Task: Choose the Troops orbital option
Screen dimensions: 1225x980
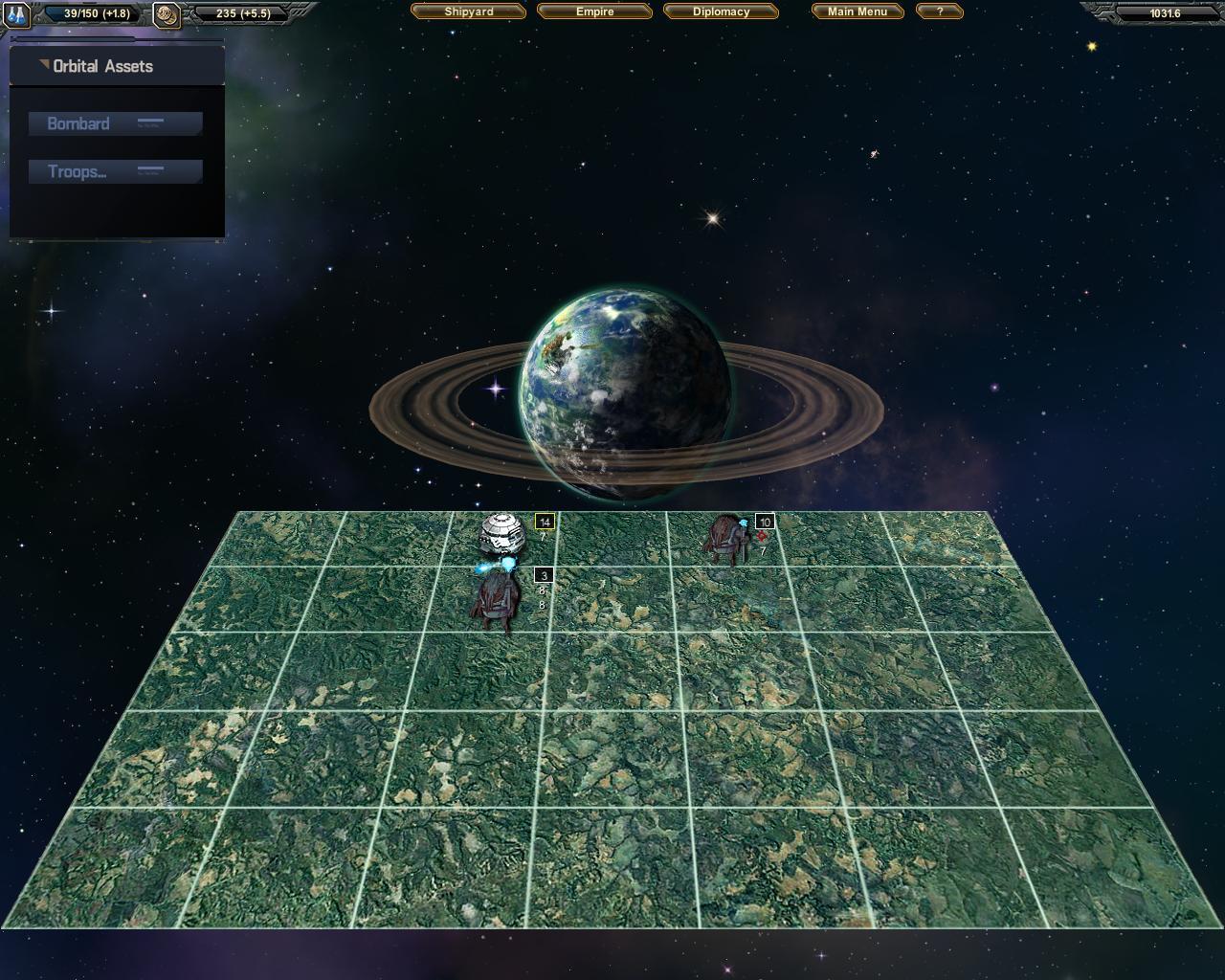Action: point(115,172)
